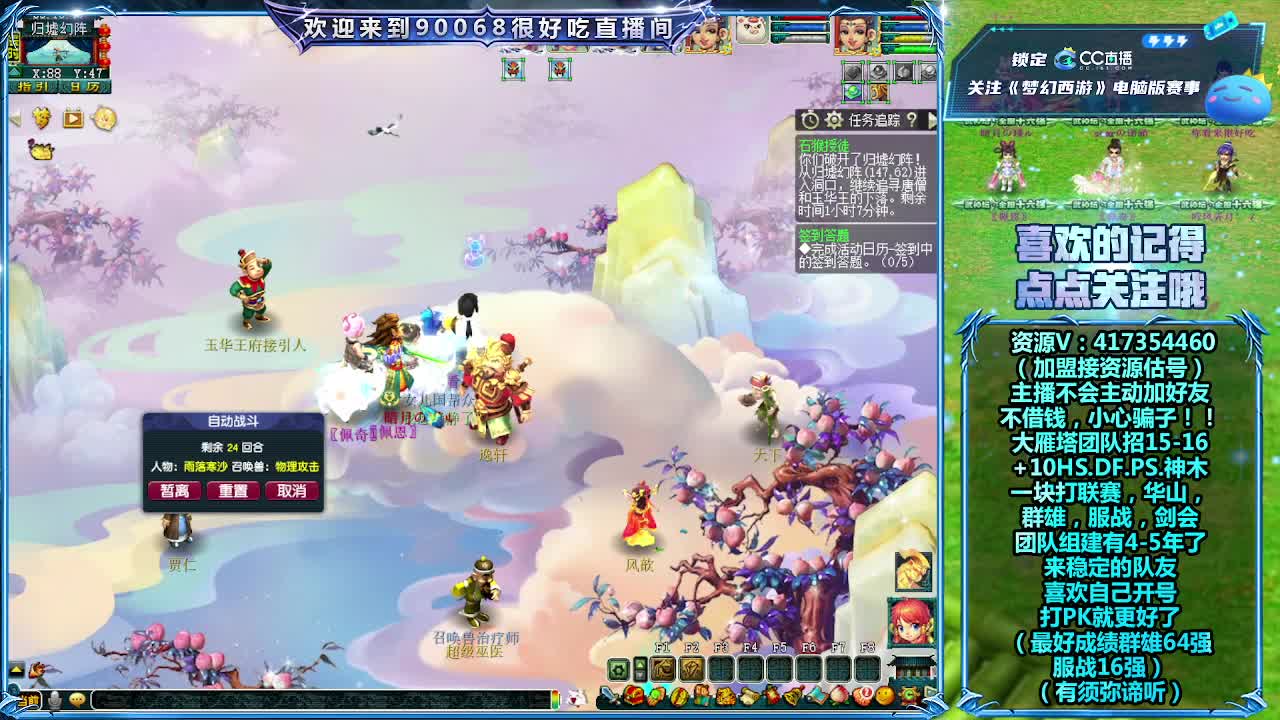This screenshot has width=1280, height=720.
Task: Open the gear settings icon in 任务追踪 panel
Action: coord(834,120)
